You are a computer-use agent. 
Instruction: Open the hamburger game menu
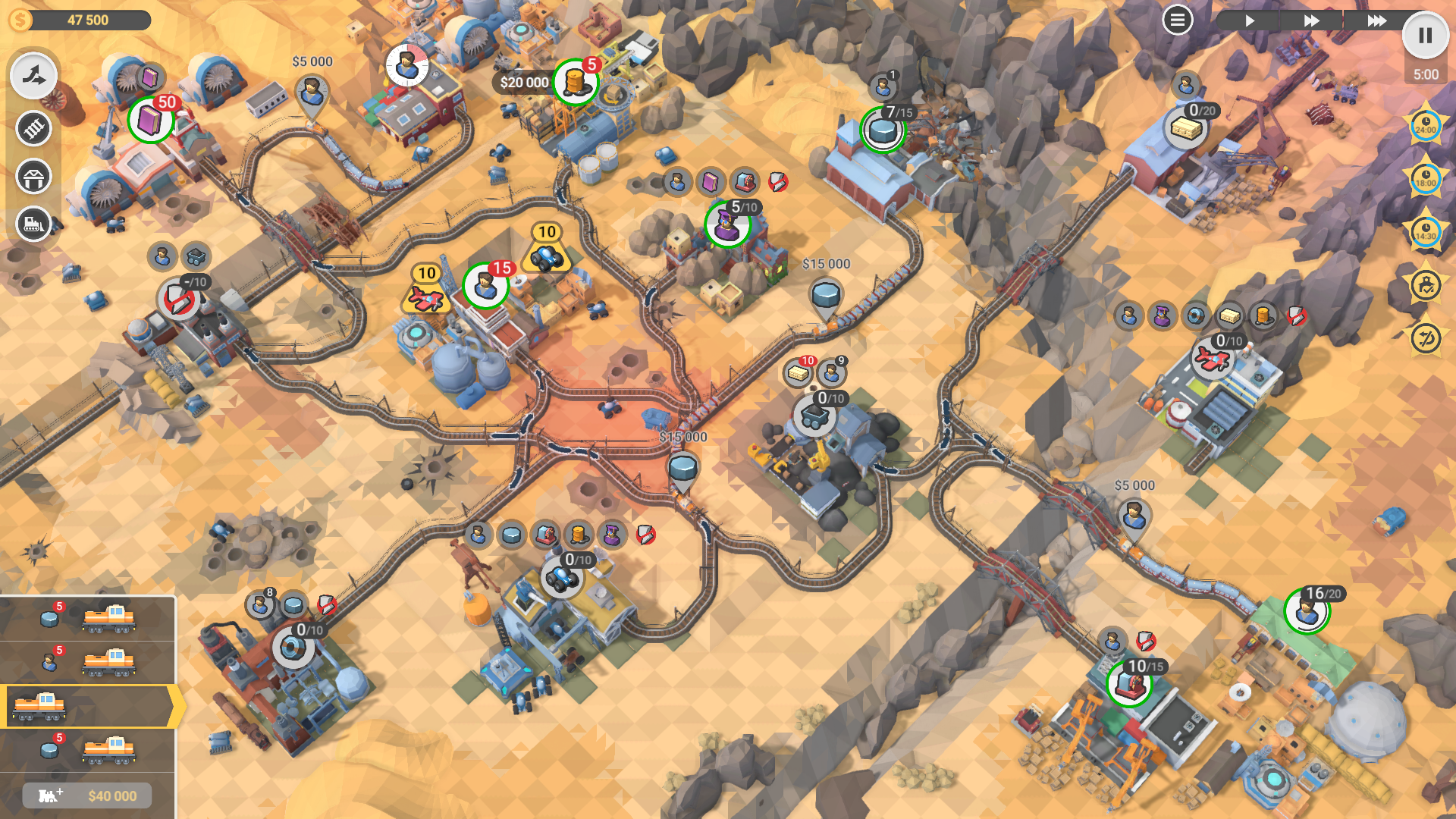[1177, 20]
